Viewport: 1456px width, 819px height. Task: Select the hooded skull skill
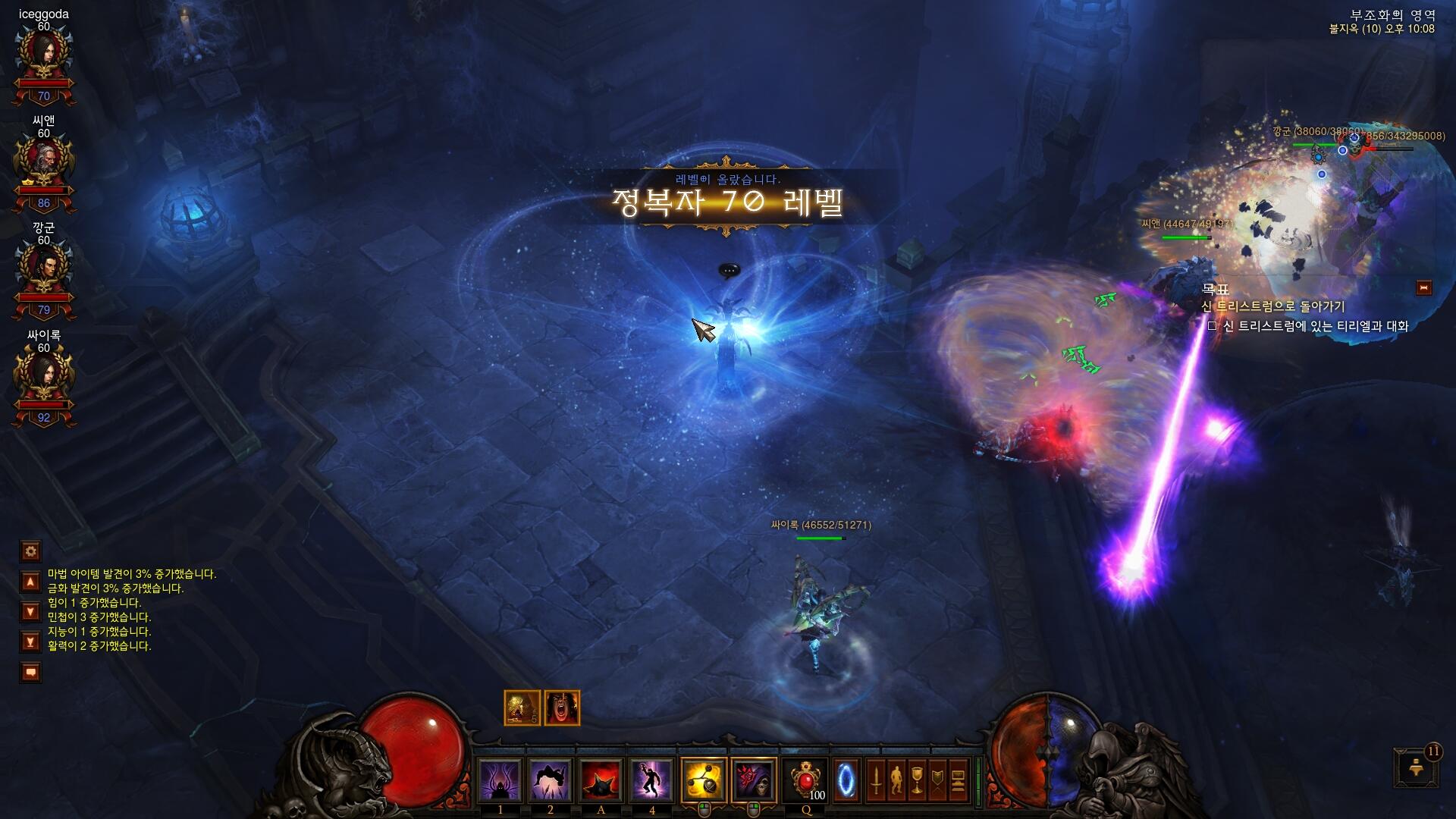click(754, 780)
